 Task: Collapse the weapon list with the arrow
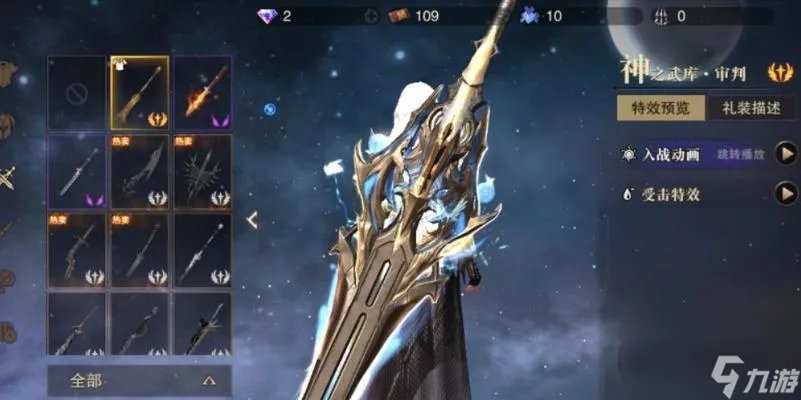pos(252,219)
